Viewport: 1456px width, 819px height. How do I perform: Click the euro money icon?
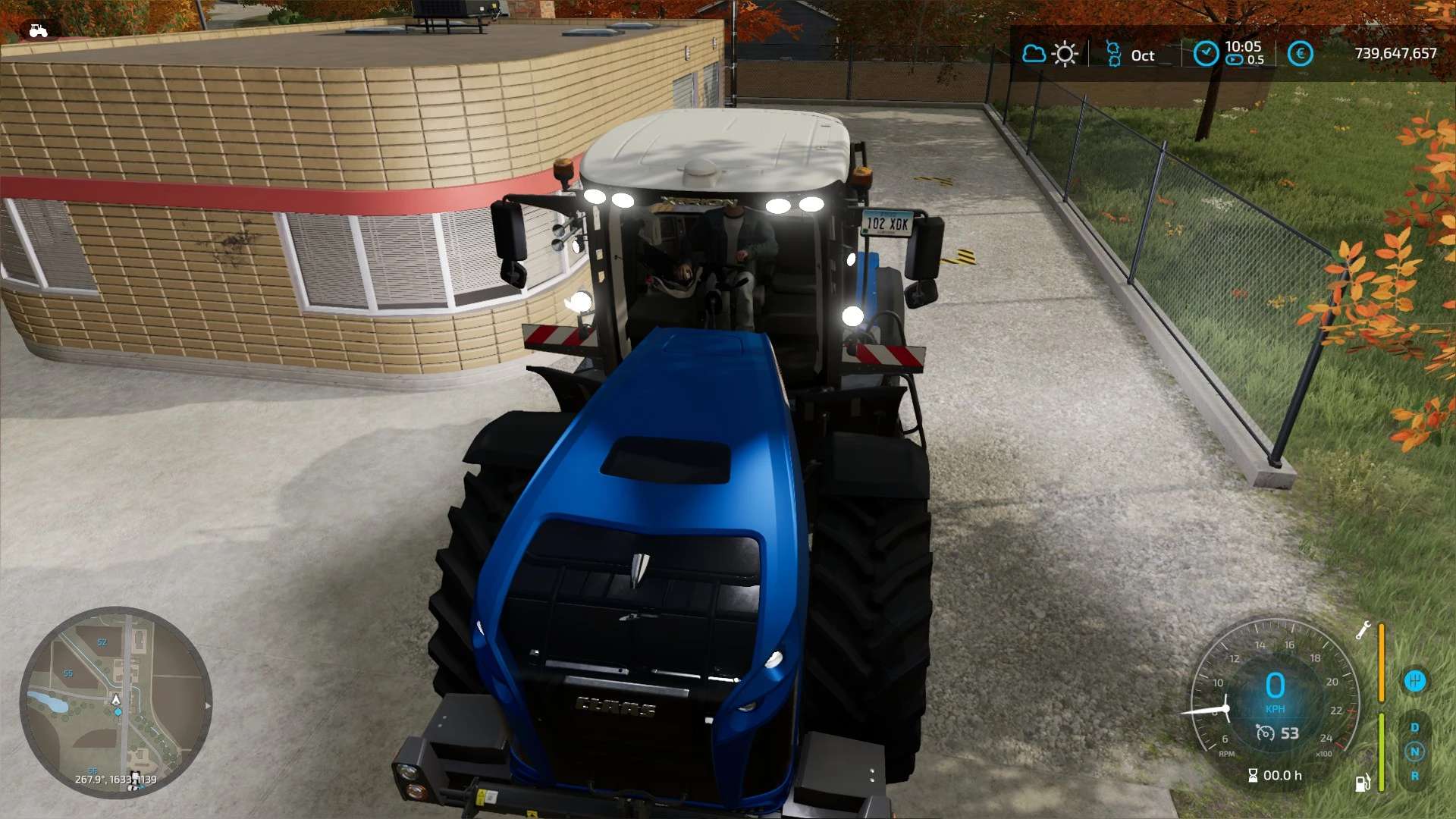coord(1300,54)
